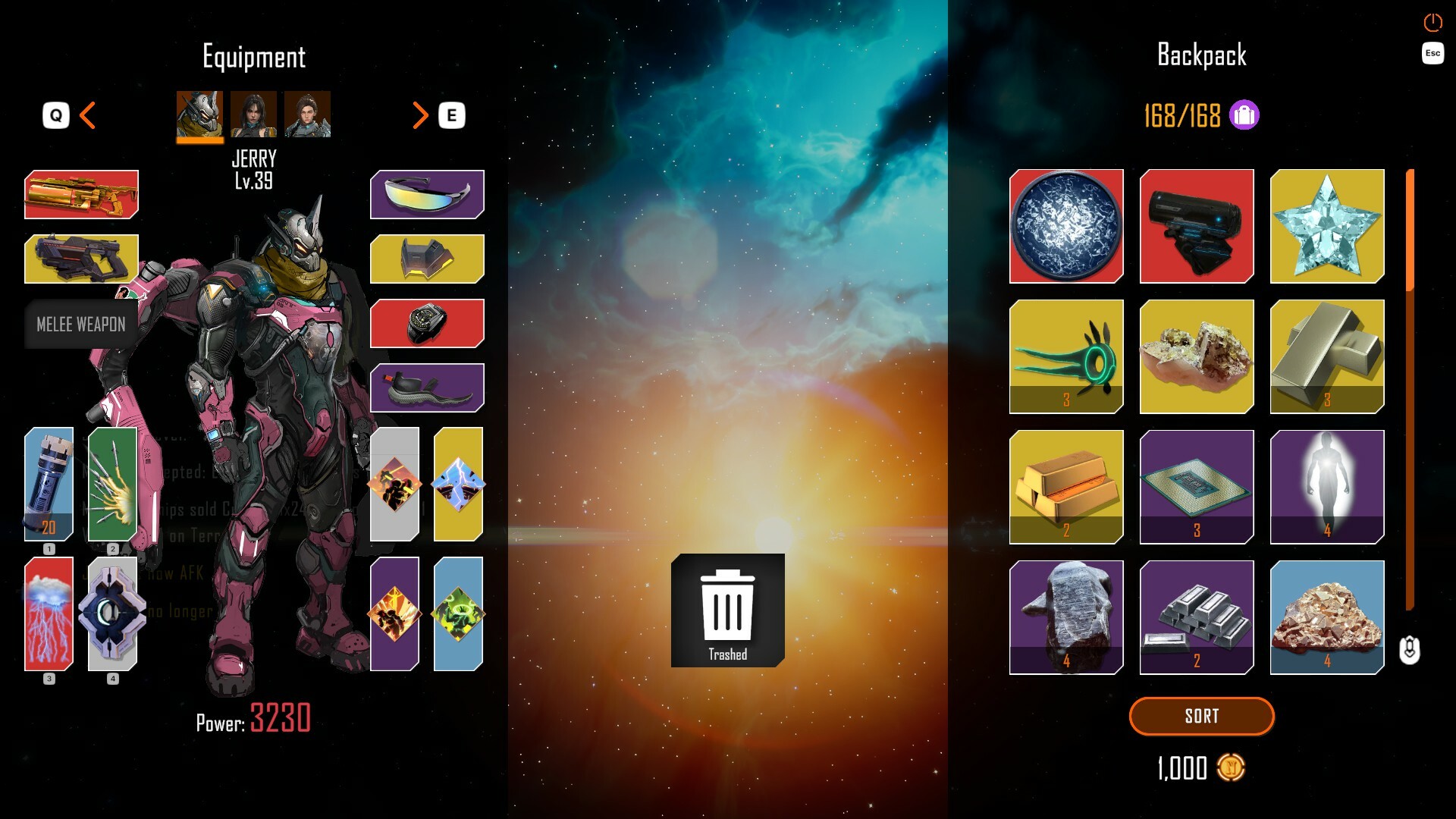Select the pistol in the second weapon slot
Viewport: 1456px width, 819px height.
click(x=81, y=259)
